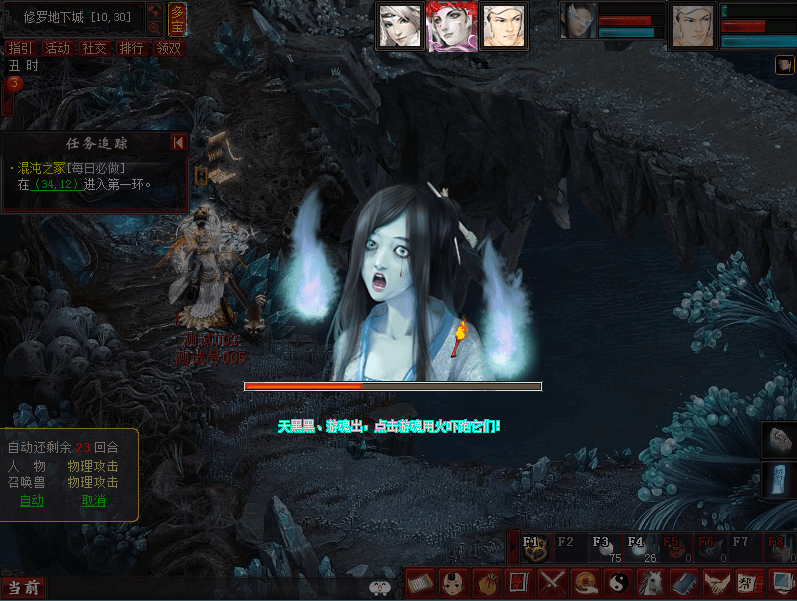
Task: Open the handshake trade icon
Action: [716, 582]
